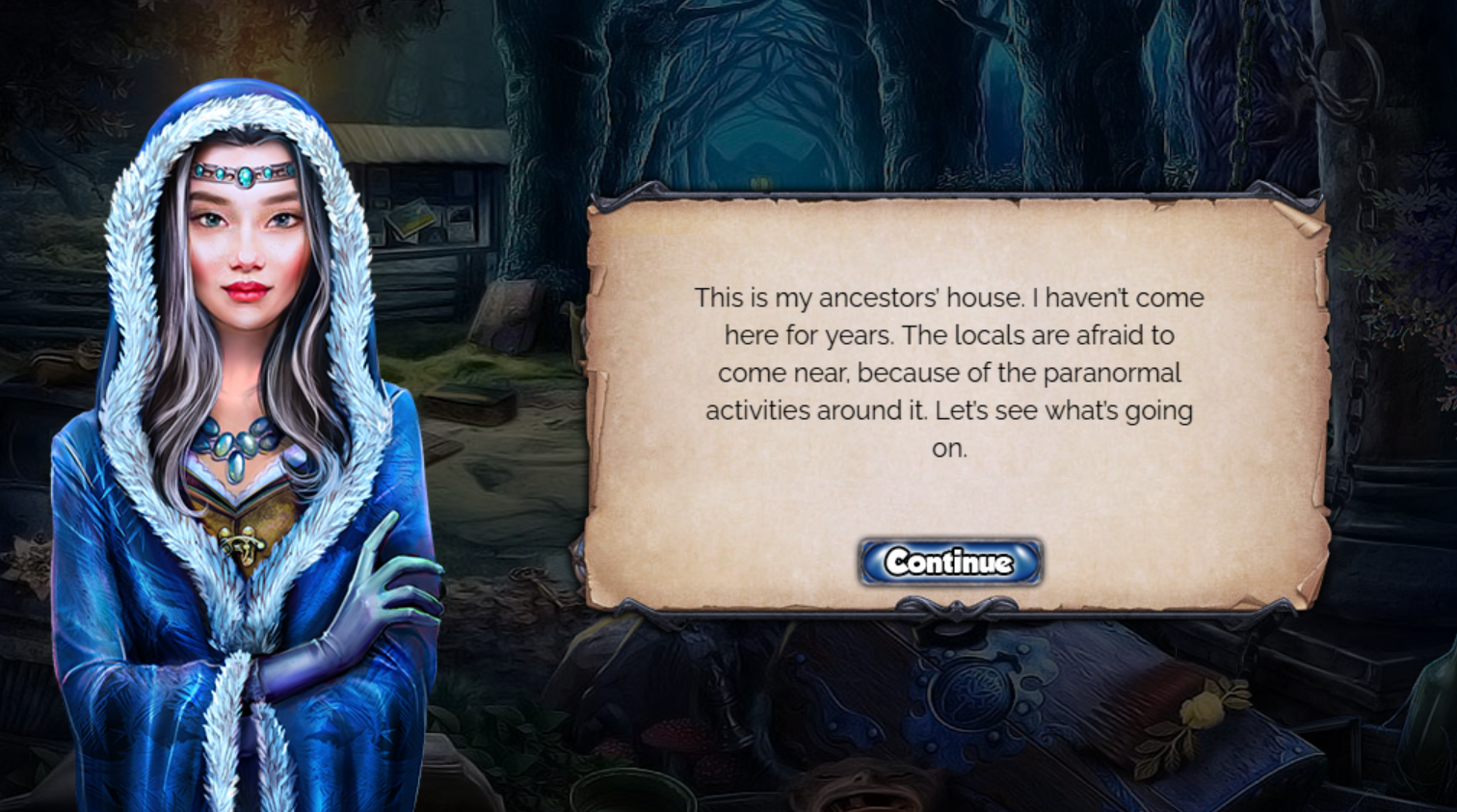Click the notice pinned on the bulletin board

[x=411, y=219]
